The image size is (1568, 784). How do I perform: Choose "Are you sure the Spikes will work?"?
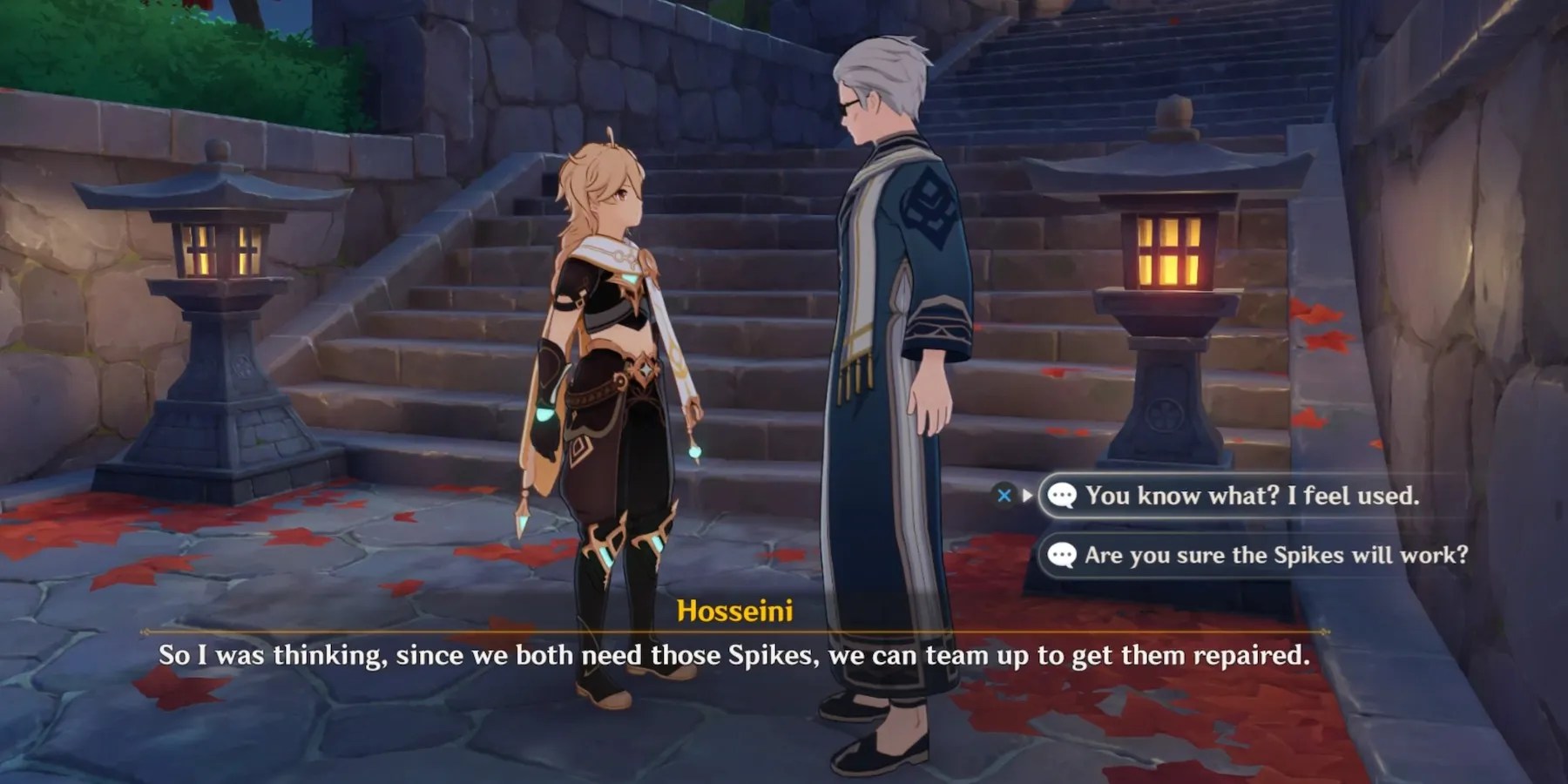[x=1276, y=555]
